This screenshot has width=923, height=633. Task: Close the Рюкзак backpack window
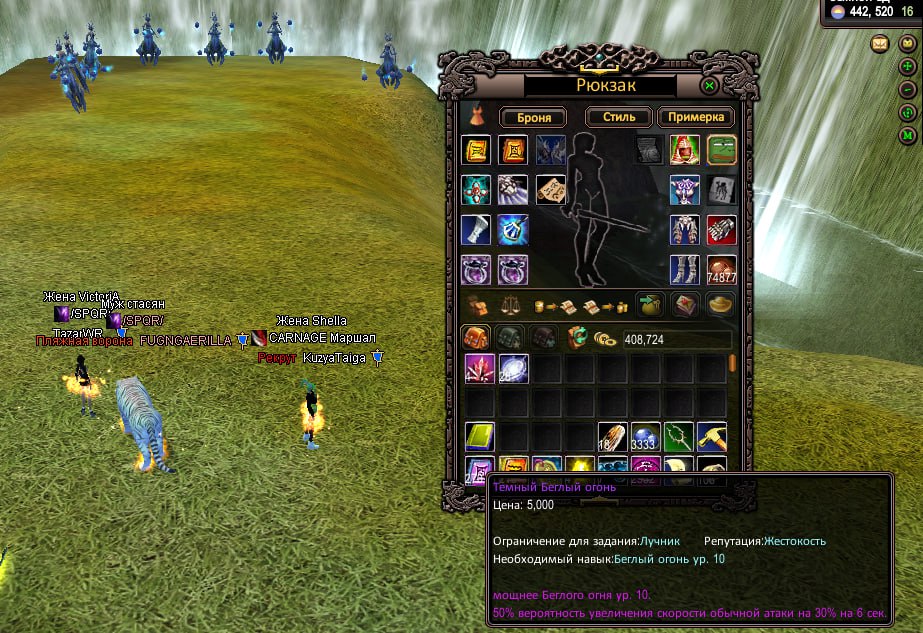point(709,86)
